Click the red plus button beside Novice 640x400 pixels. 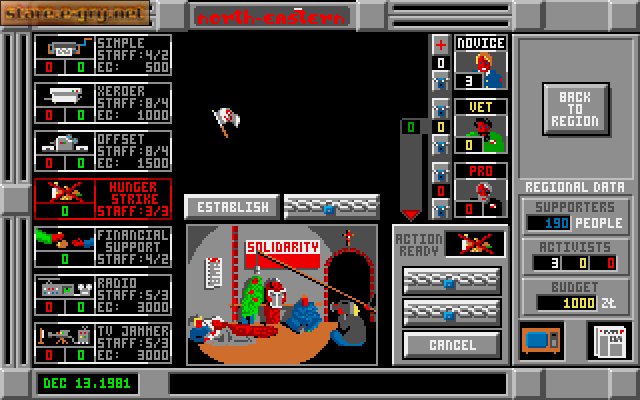pyautogui.click(x=440, y=45)
